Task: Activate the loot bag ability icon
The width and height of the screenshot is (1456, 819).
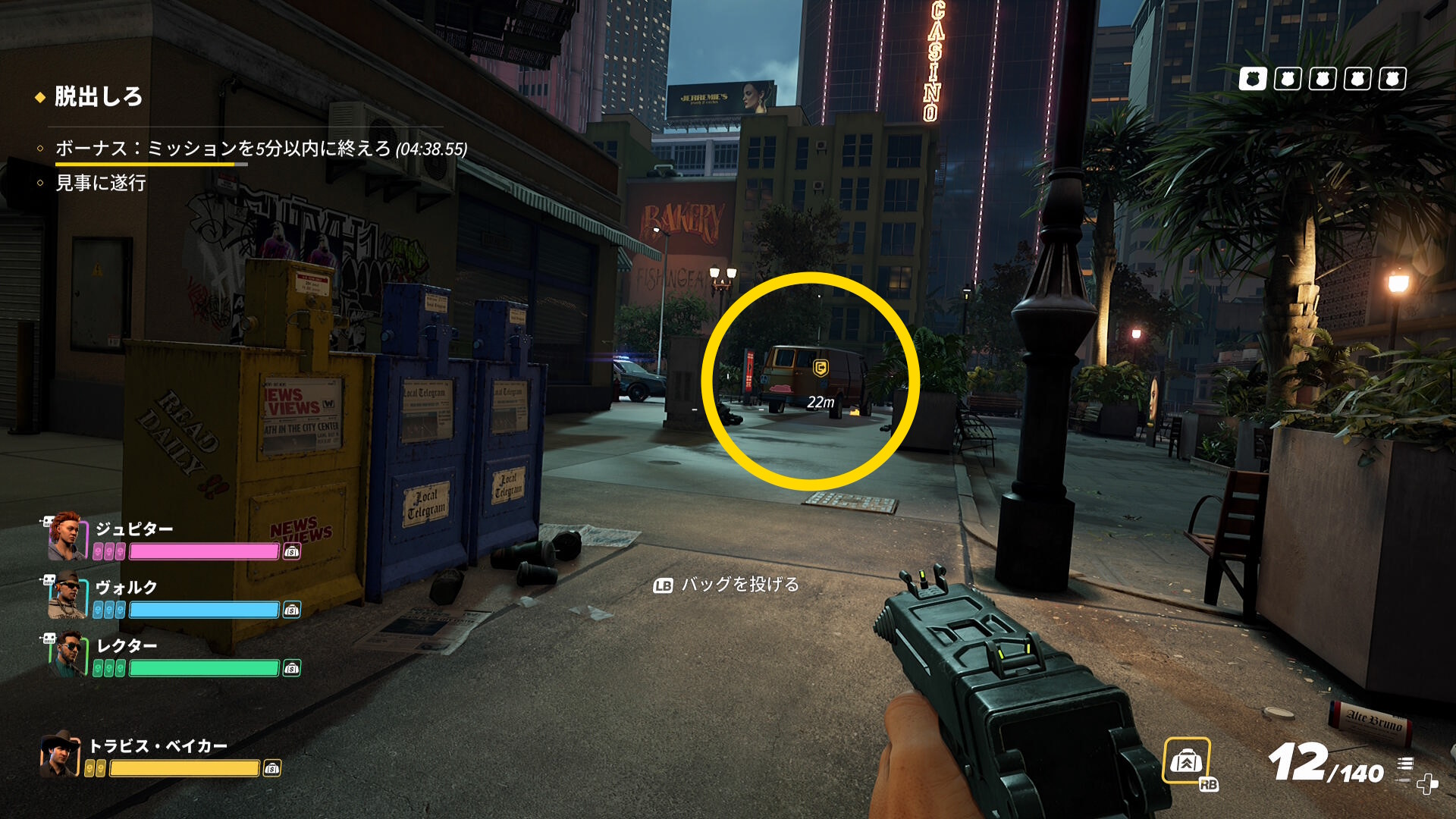Action: tap(1186, 761)
